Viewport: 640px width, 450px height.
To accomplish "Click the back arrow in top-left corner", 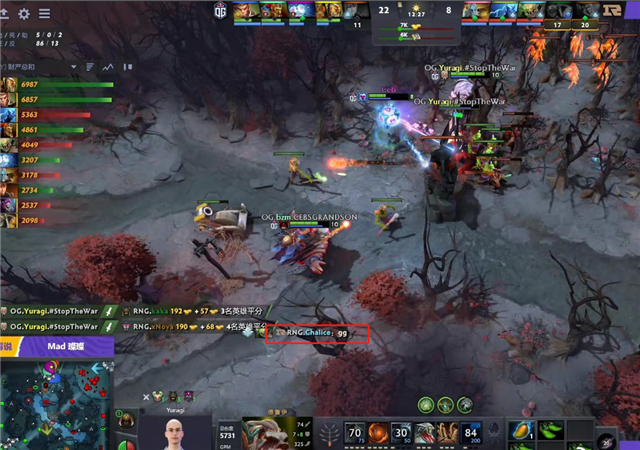I will point(5,14).
